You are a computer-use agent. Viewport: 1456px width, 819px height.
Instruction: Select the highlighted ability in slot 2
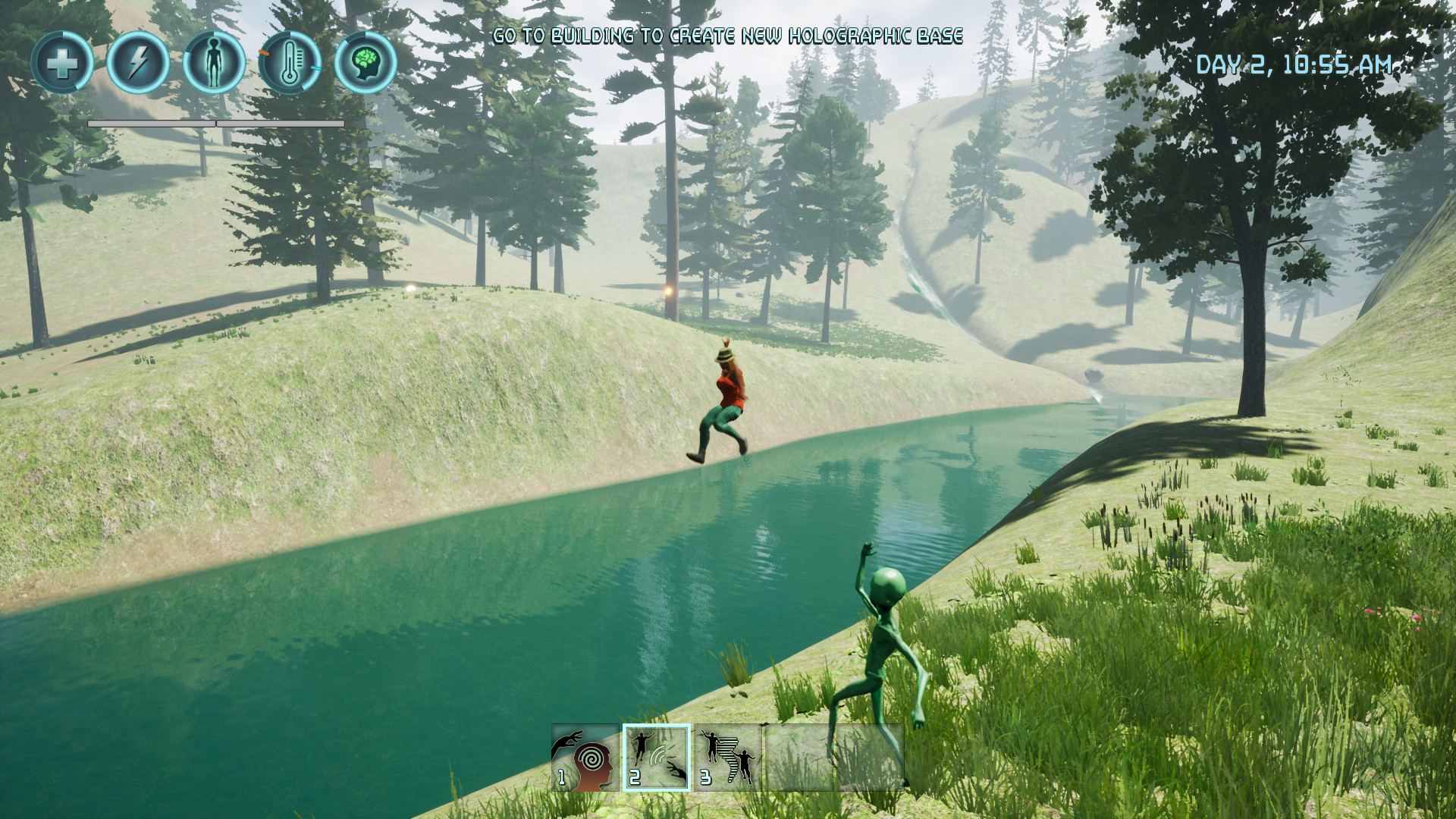click(657, 758)
